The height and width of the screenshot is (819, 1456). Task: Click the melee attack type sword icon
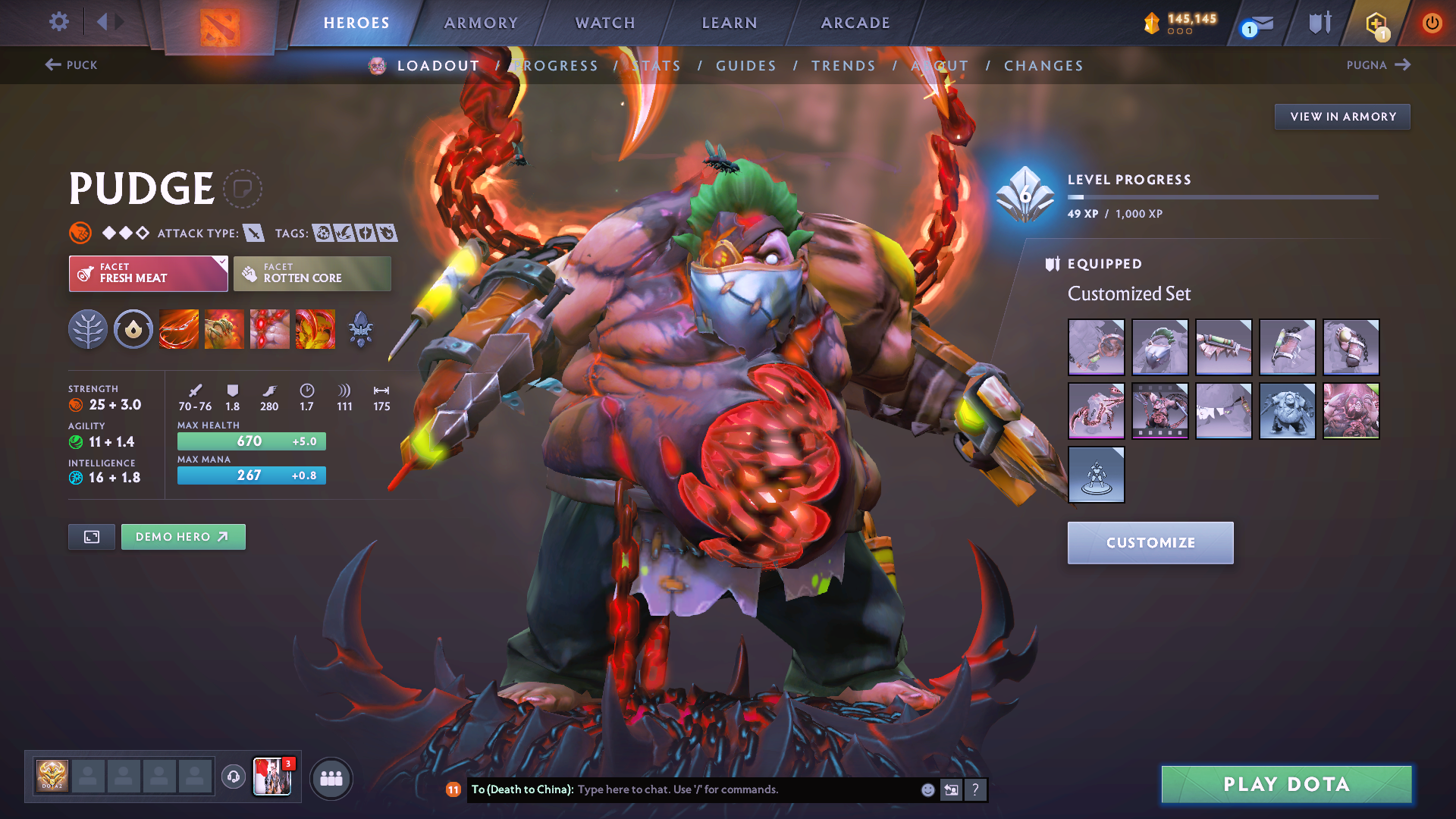tap(256, 233)
